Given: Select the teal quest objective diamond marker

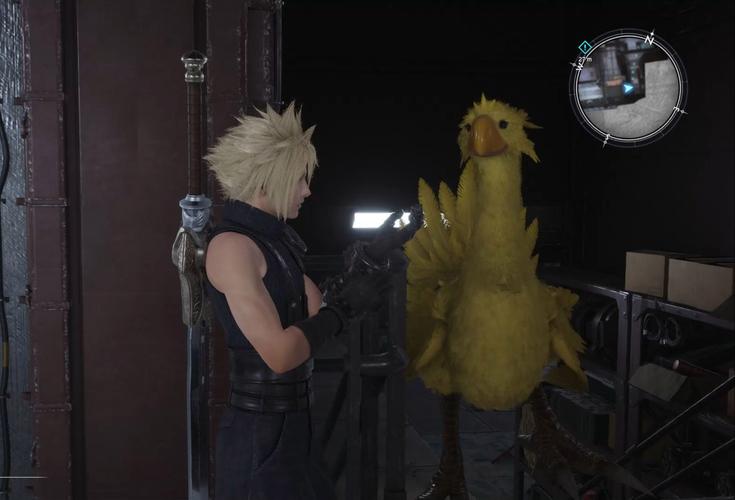Looking at the screenshot, I should 584,46.
